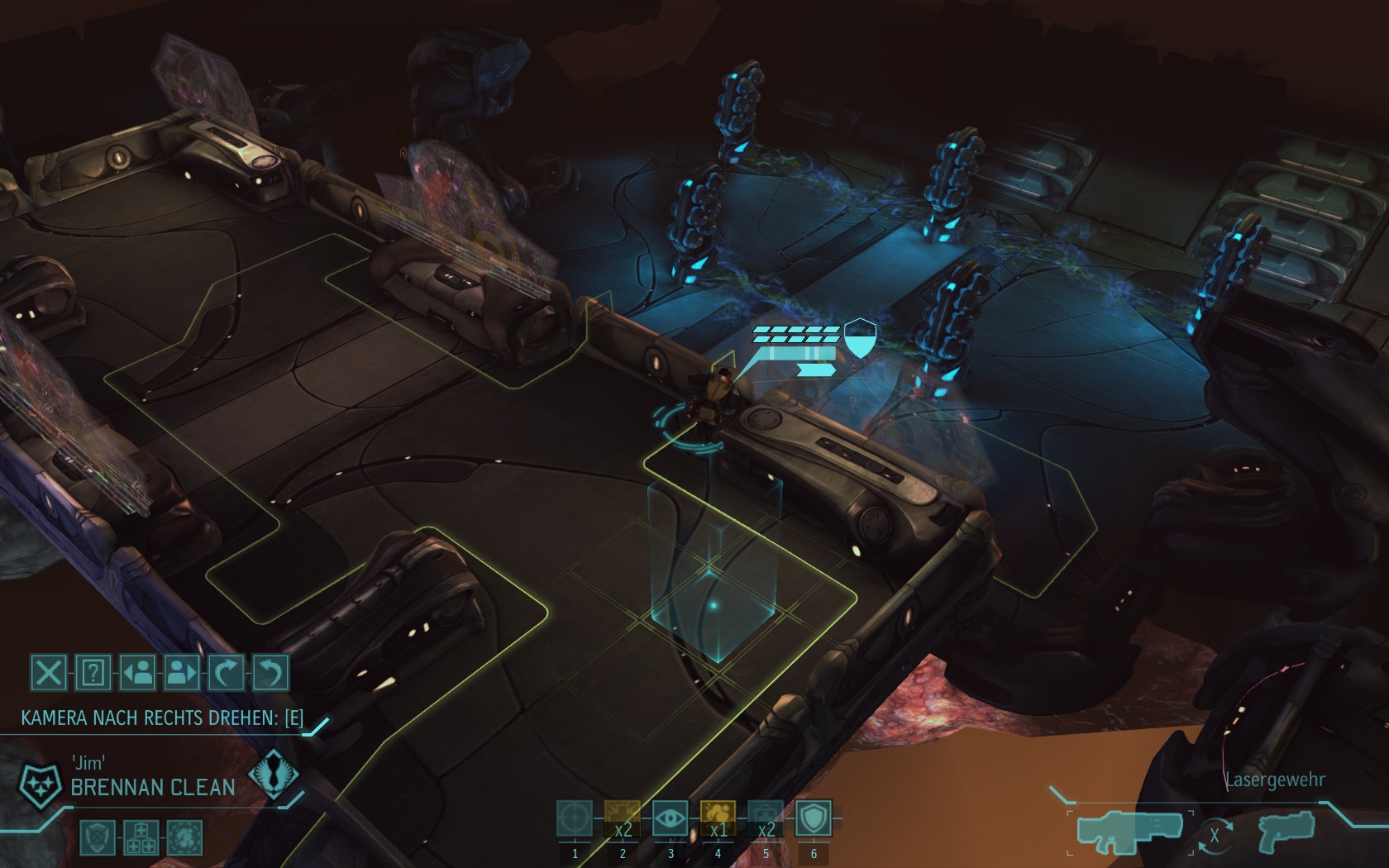
Task: End the turn with the X button
Action: coord(48,673)
